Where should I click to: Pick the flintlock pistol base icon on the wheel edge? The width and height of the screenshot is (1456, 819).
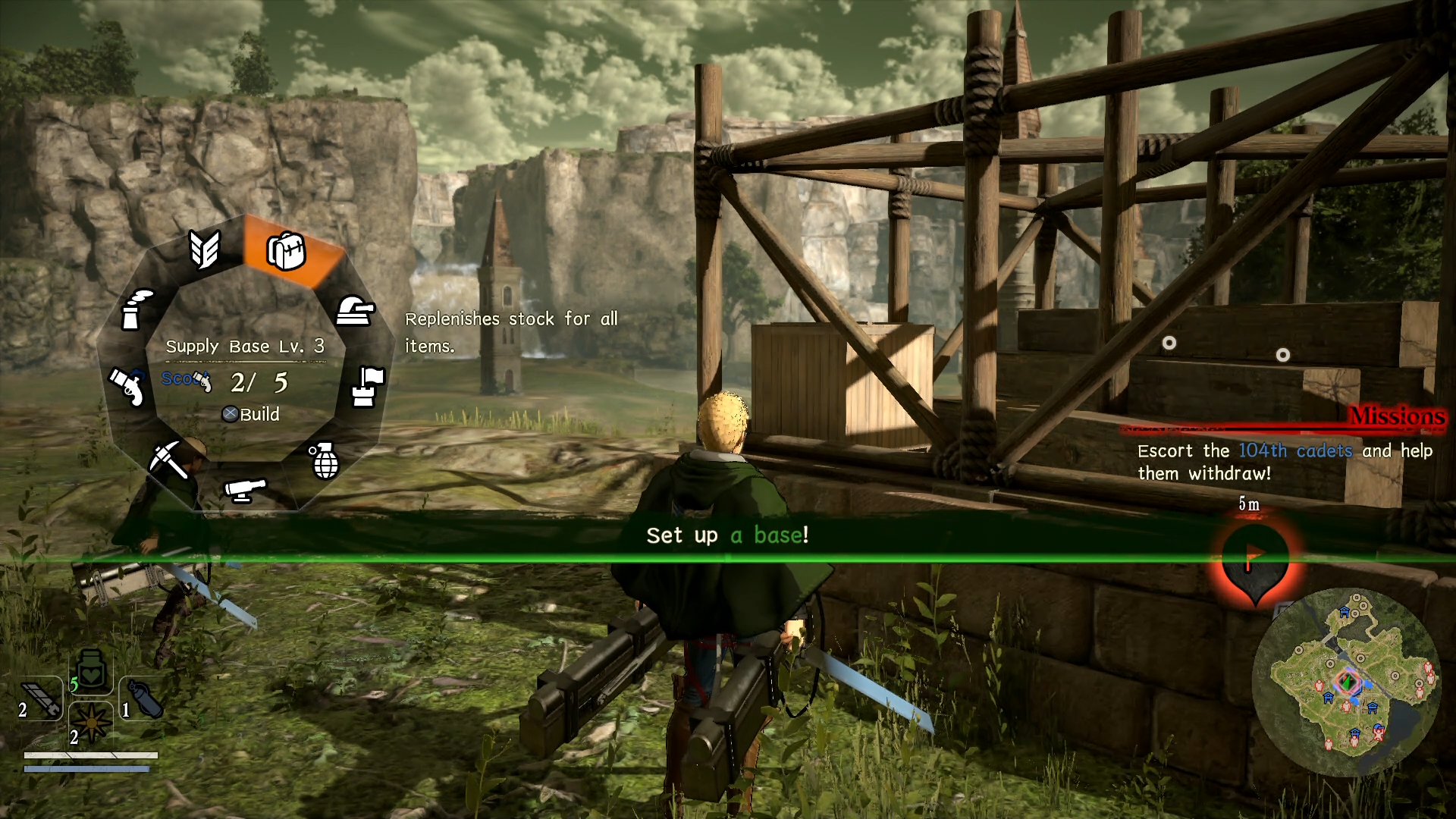[127, 386]
